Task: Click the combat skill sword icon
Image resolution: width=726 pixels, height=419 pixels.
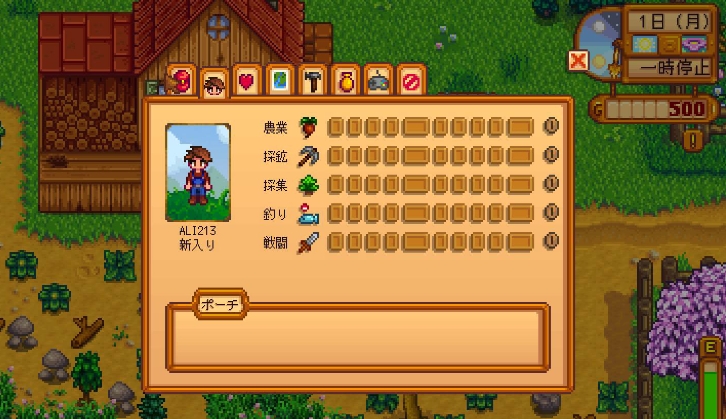Action: [x=307, y=241]
